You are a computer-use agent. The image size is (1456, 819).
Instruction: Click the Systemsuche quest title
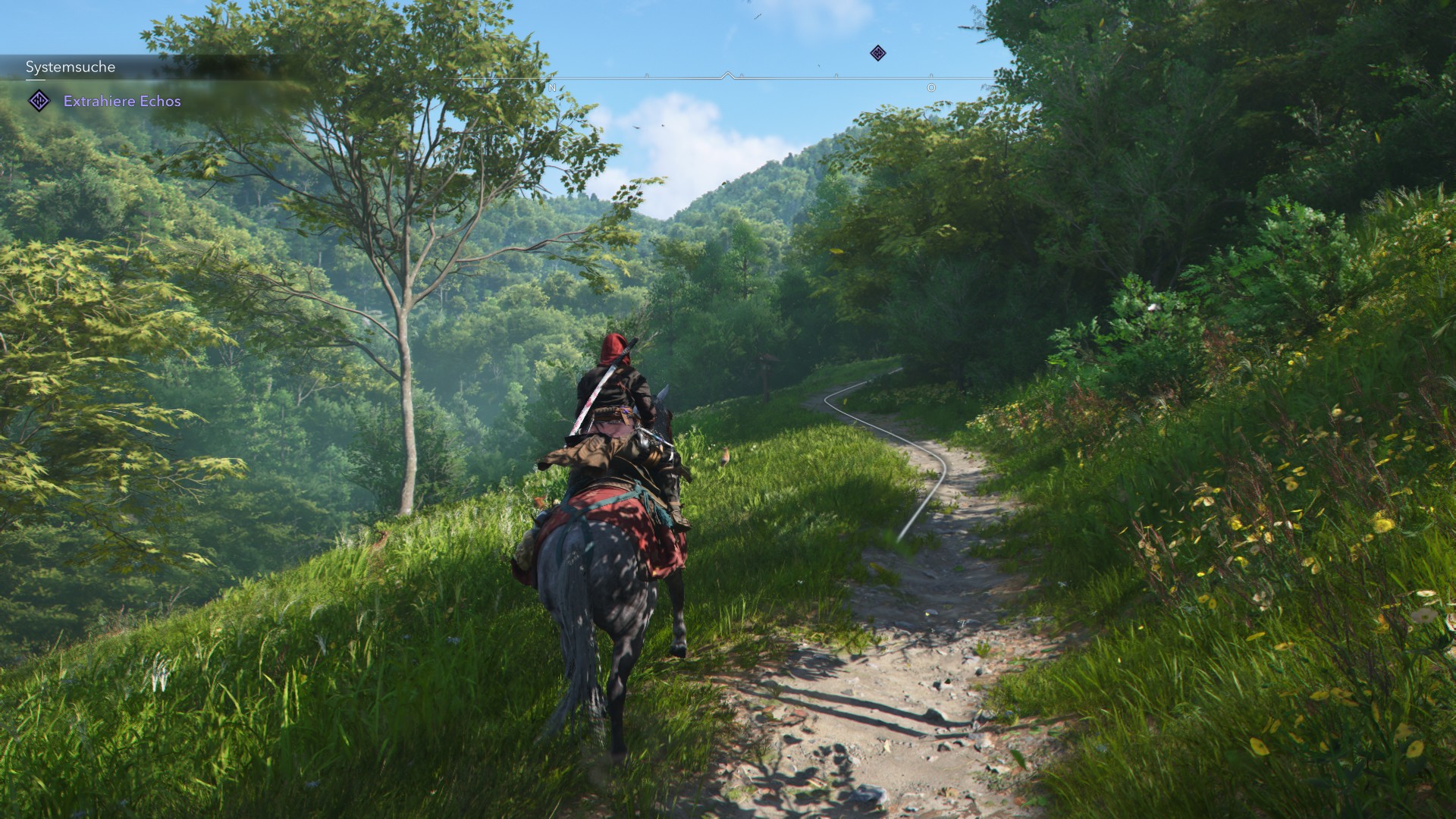(x=70, y=67)
